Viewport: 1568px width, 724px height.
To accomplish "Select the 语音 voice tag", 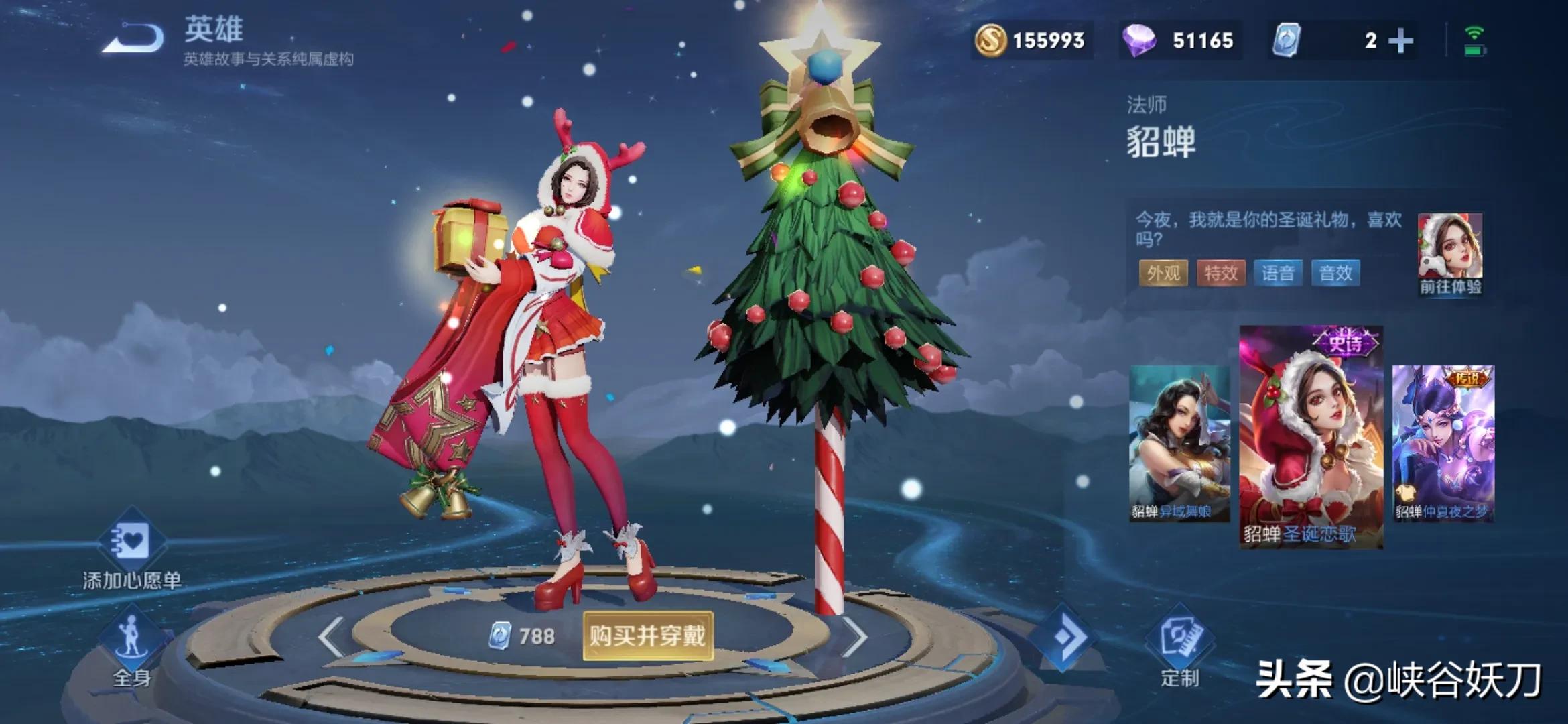I will click(1278, 274).
